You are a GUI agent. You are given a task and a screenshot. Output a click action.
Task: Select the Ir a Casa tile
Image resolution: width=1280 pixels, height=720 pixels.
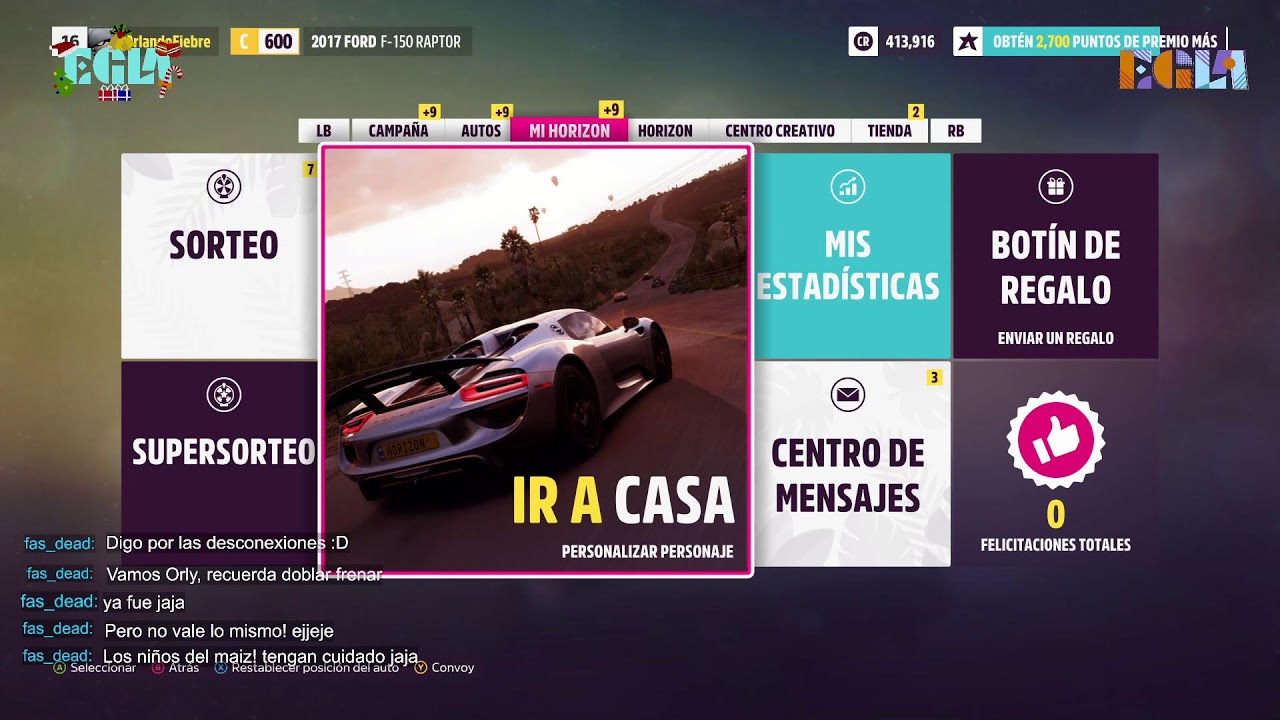tap(536, 360)
